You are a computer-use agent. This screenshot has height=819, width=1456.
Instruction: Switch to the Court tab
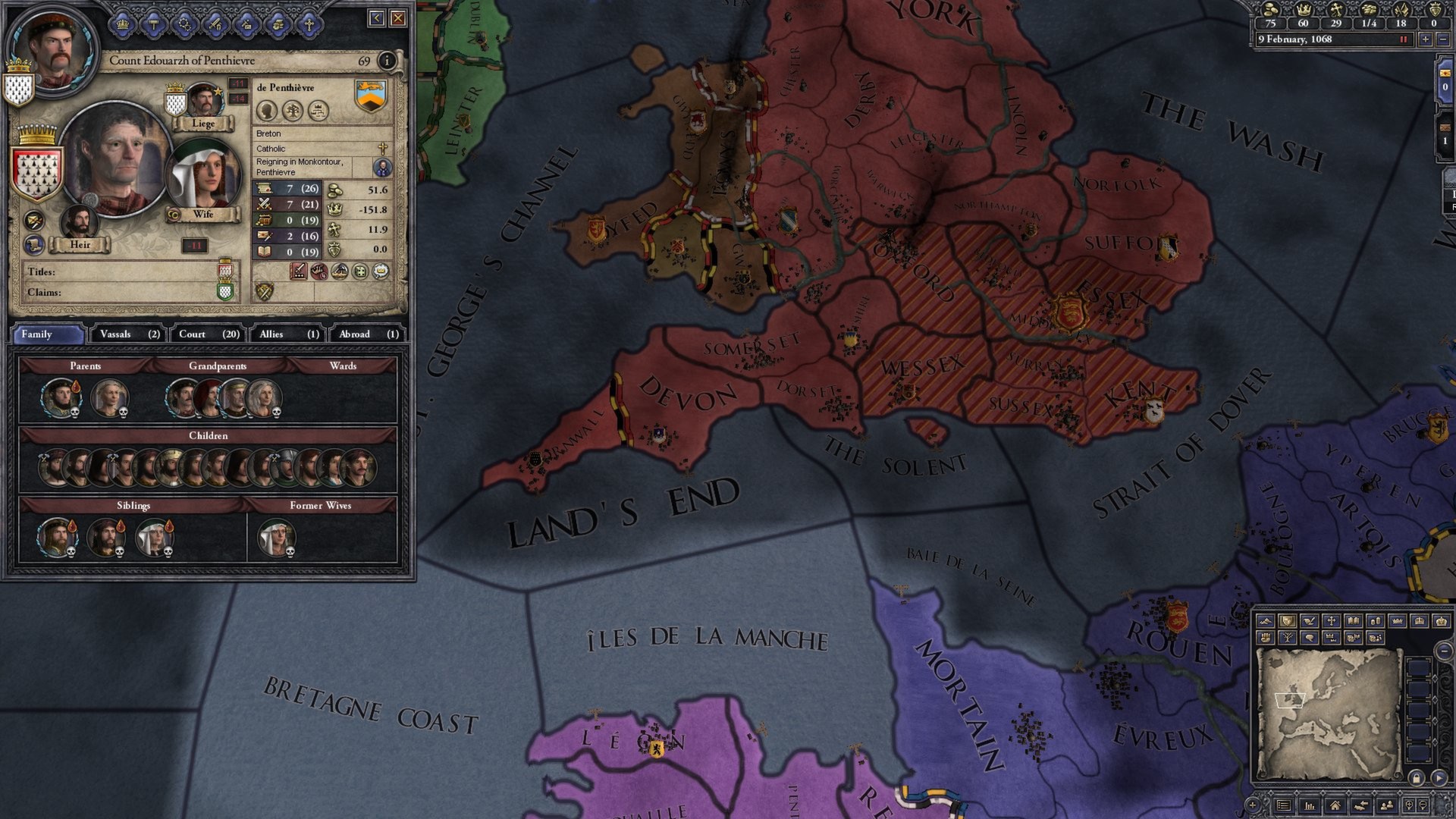click(206, 334)
